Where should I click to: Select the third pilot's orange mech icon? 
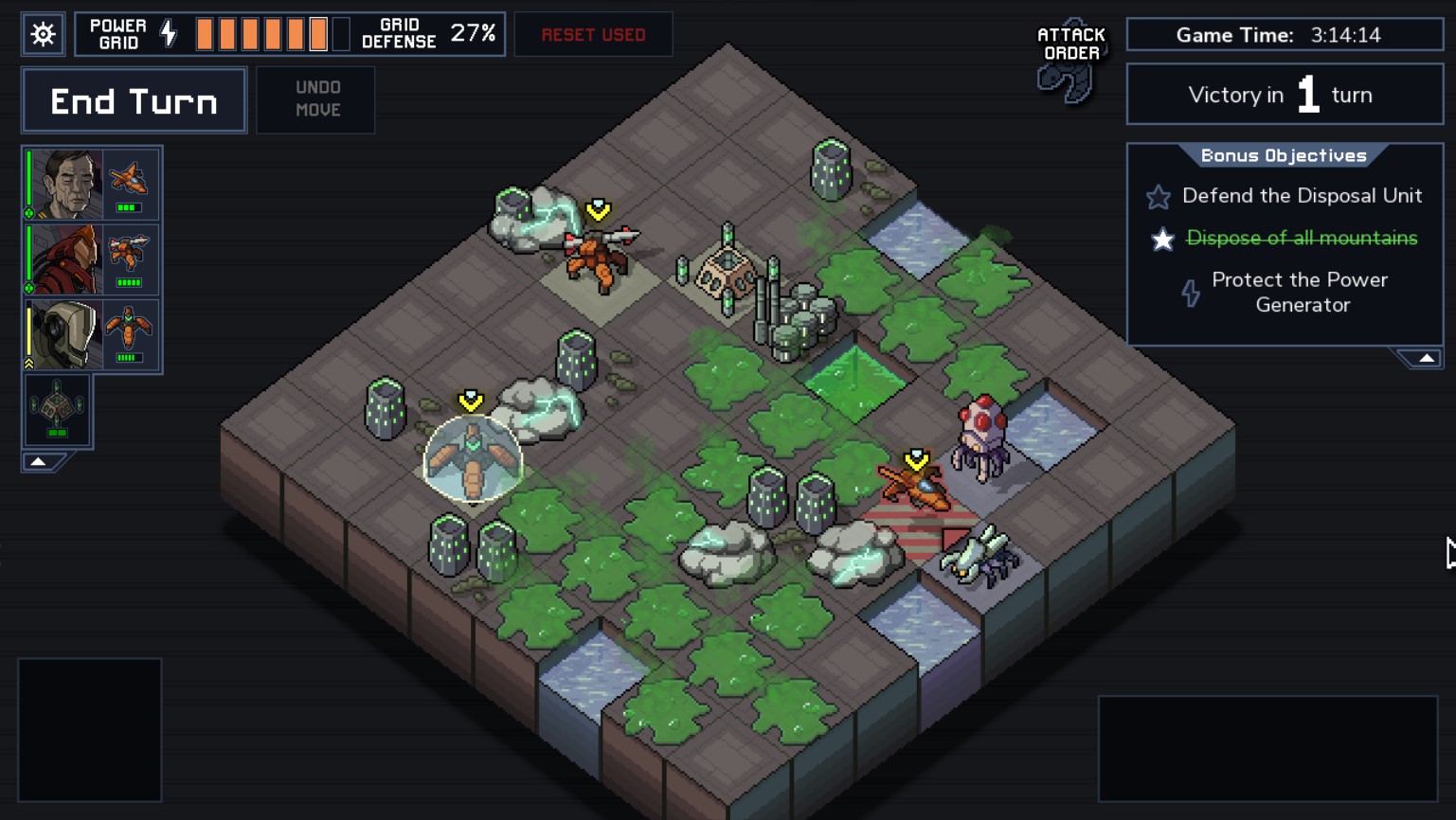point(129,326)
